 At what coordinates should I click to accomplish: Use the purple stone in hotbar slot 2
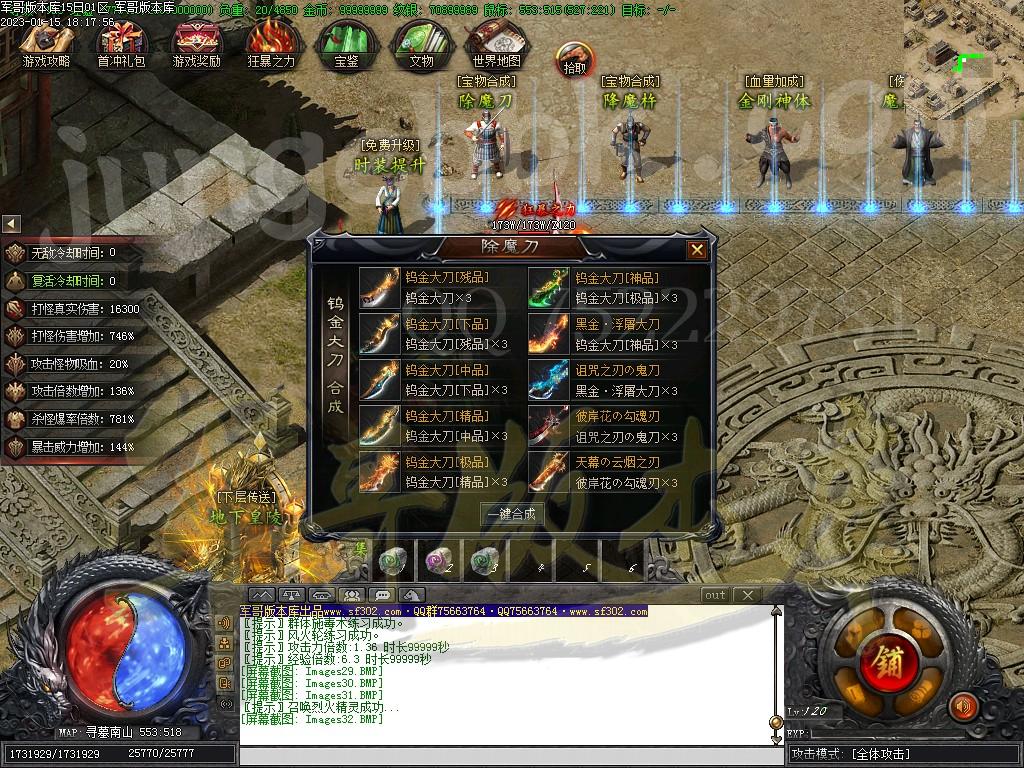click(438, 562)
